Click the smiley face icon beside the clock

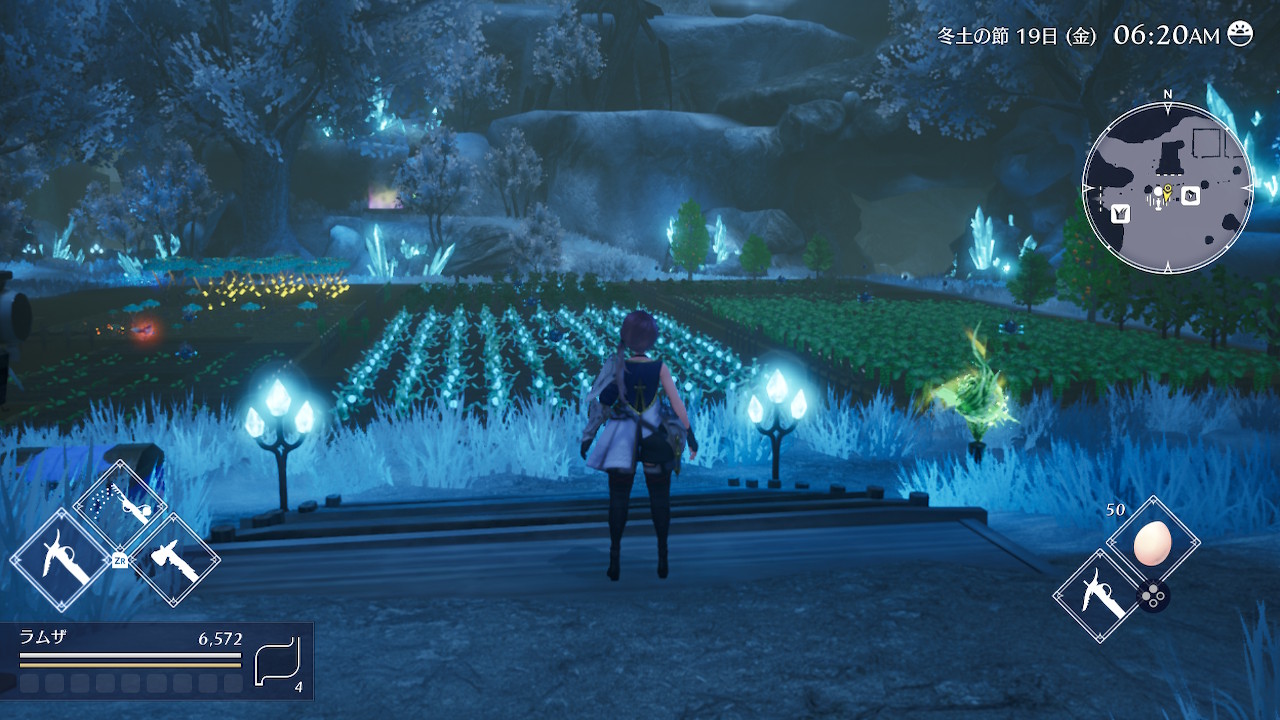1240,34
